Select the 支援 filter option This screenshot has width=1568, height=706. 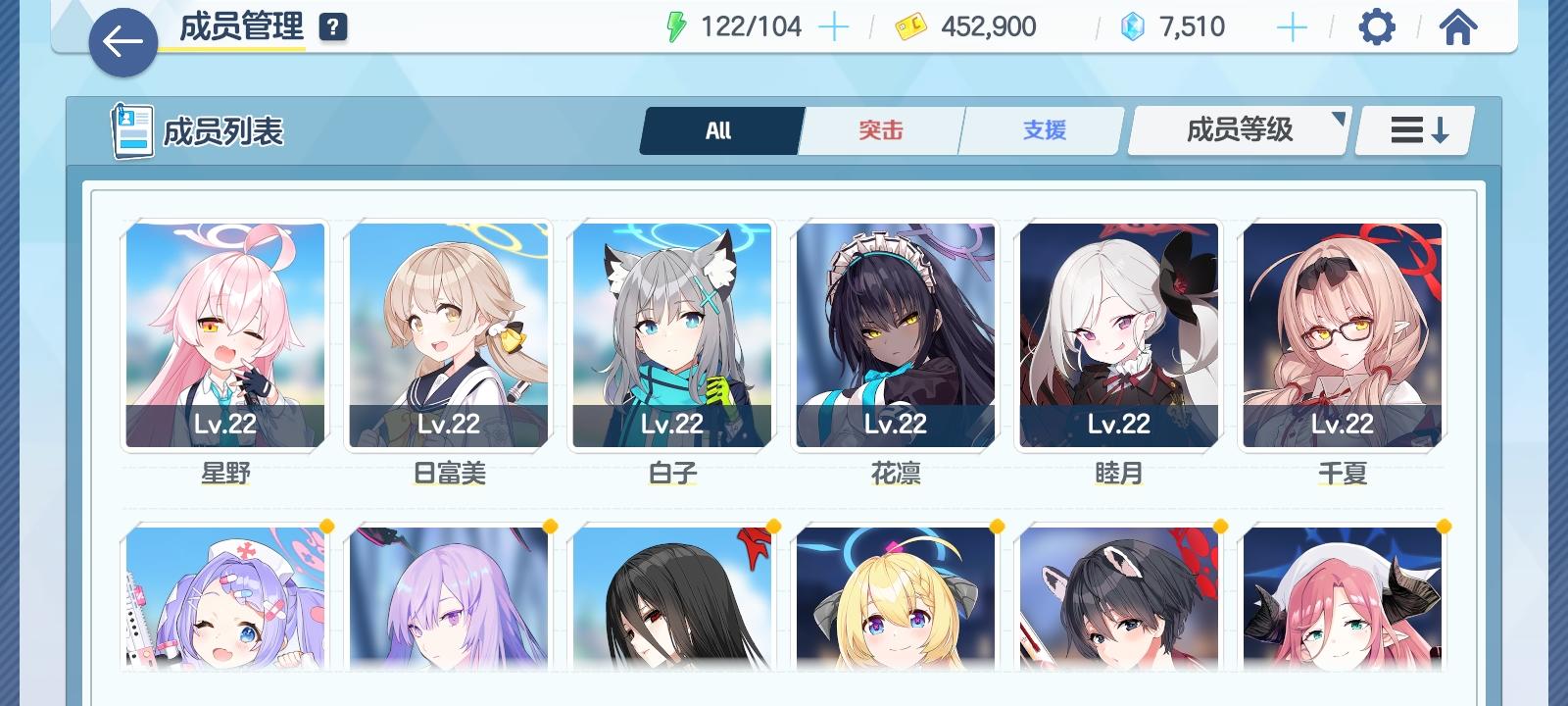tap(1041, 128)
